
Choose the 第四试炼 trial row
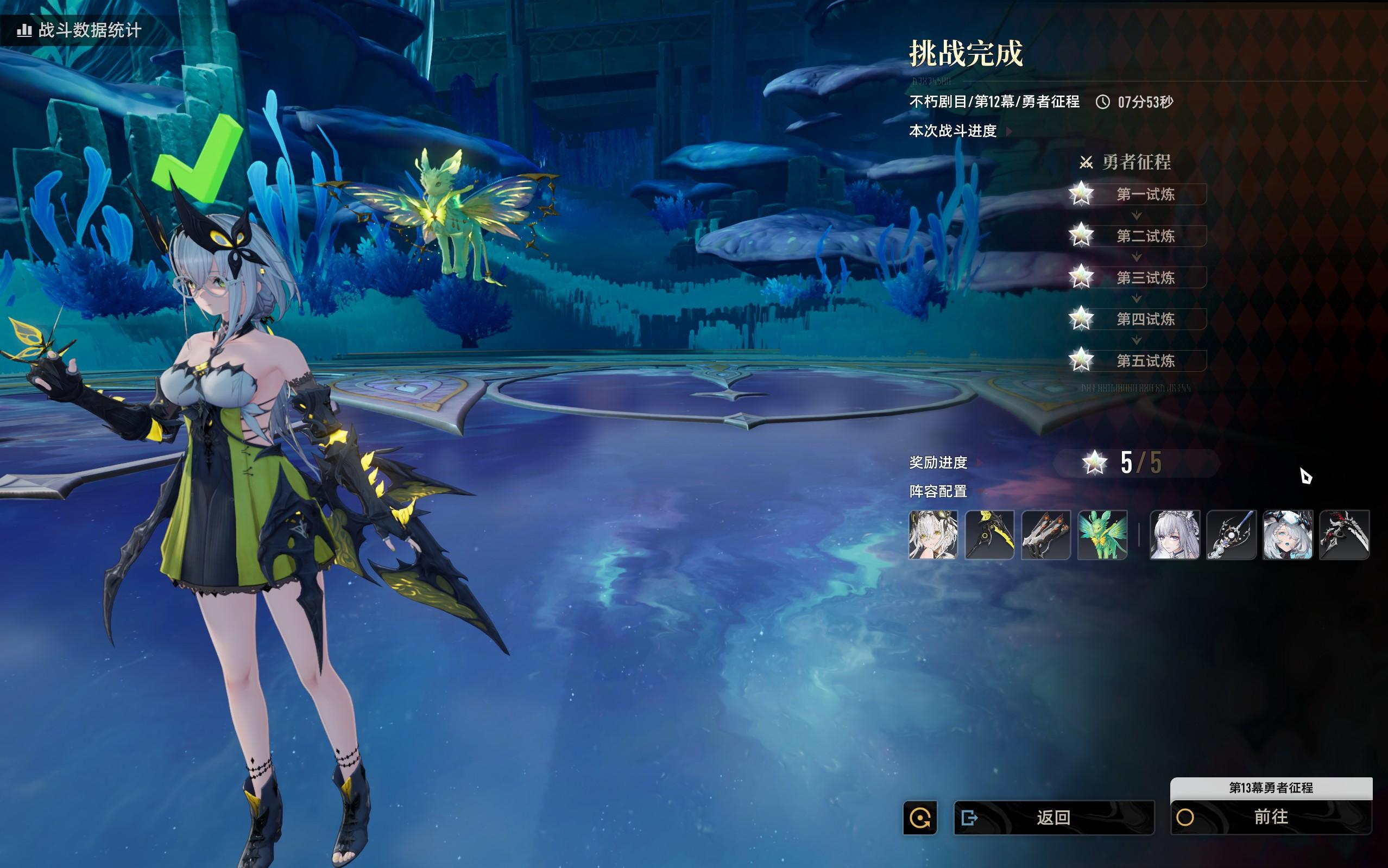pos(1145,319)
